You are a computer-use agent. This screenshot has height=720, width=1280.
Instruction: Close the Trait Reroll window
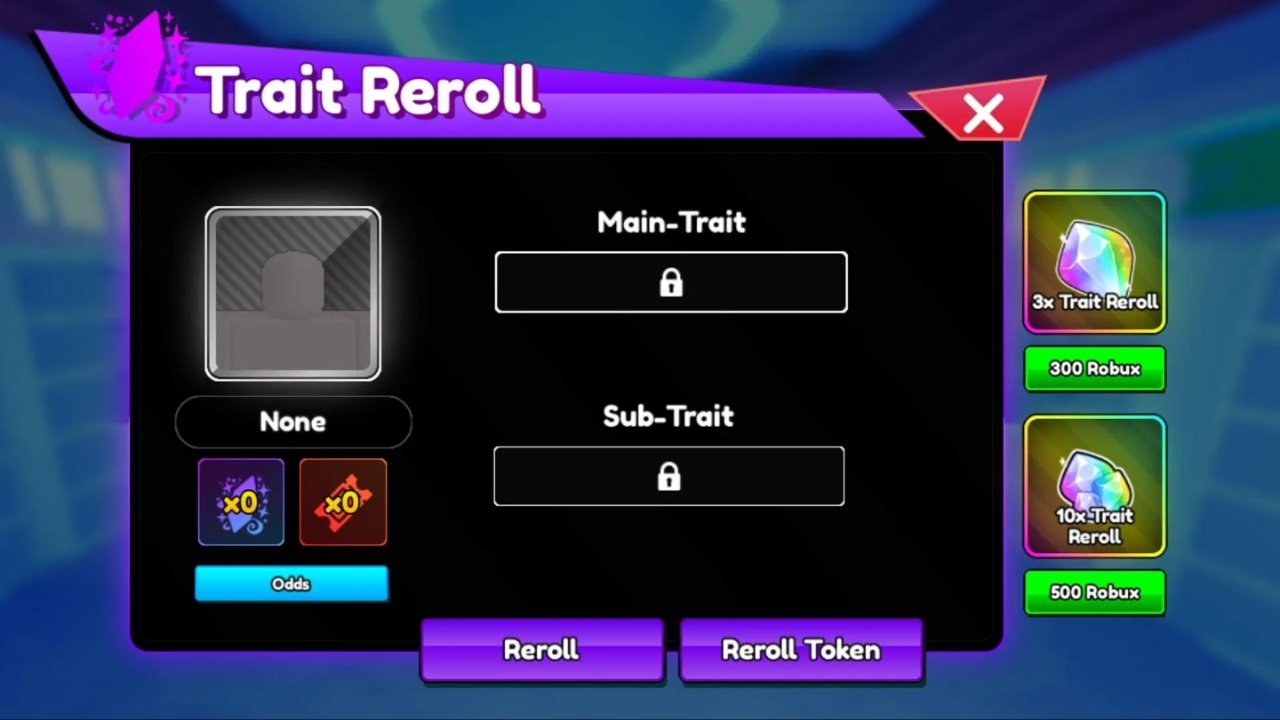click(981, 114)
